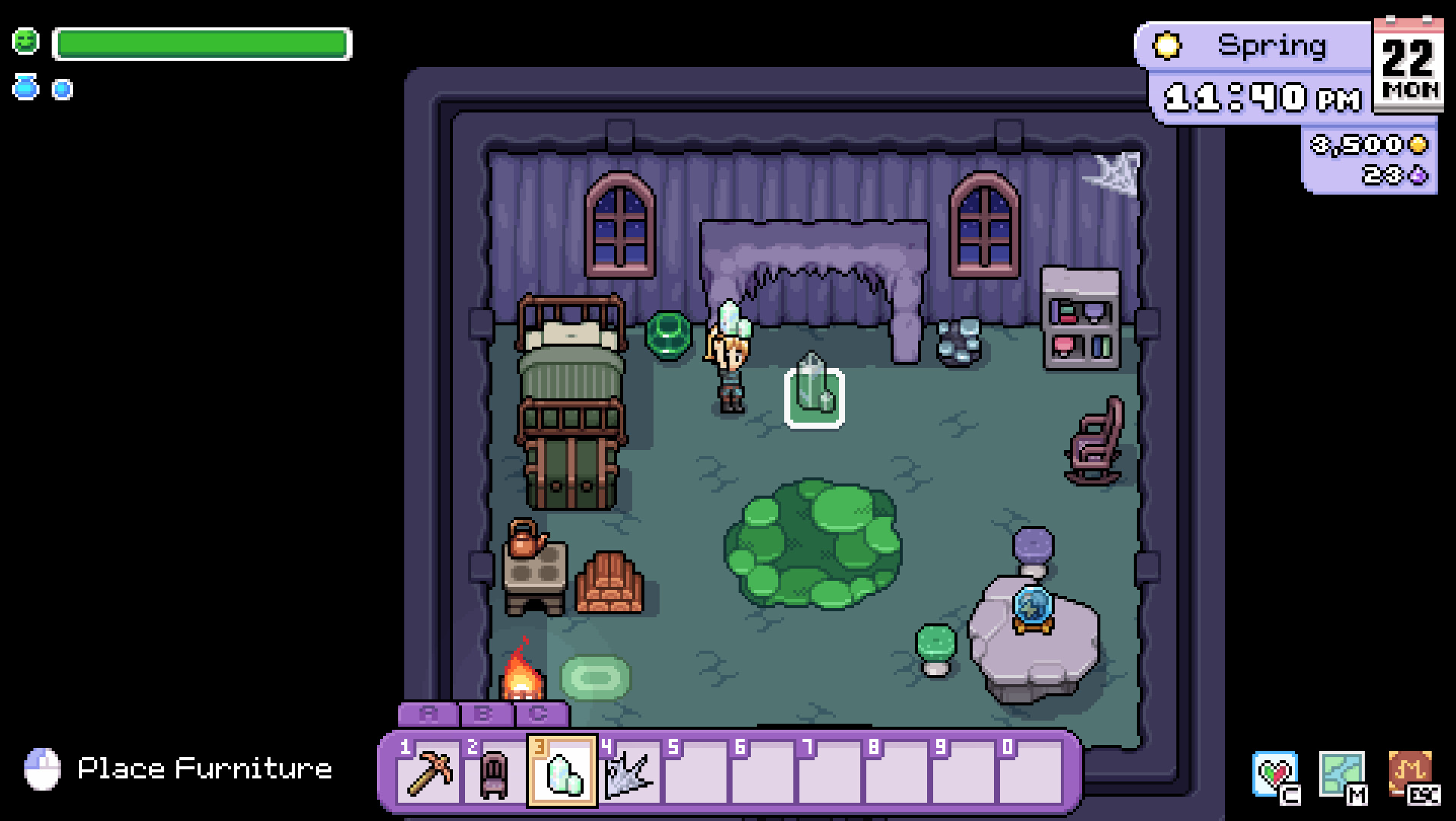The height and width of the screenshot is (821, 1456).
Task: Click empty hotbar slot 5
Action: [695, 774]
